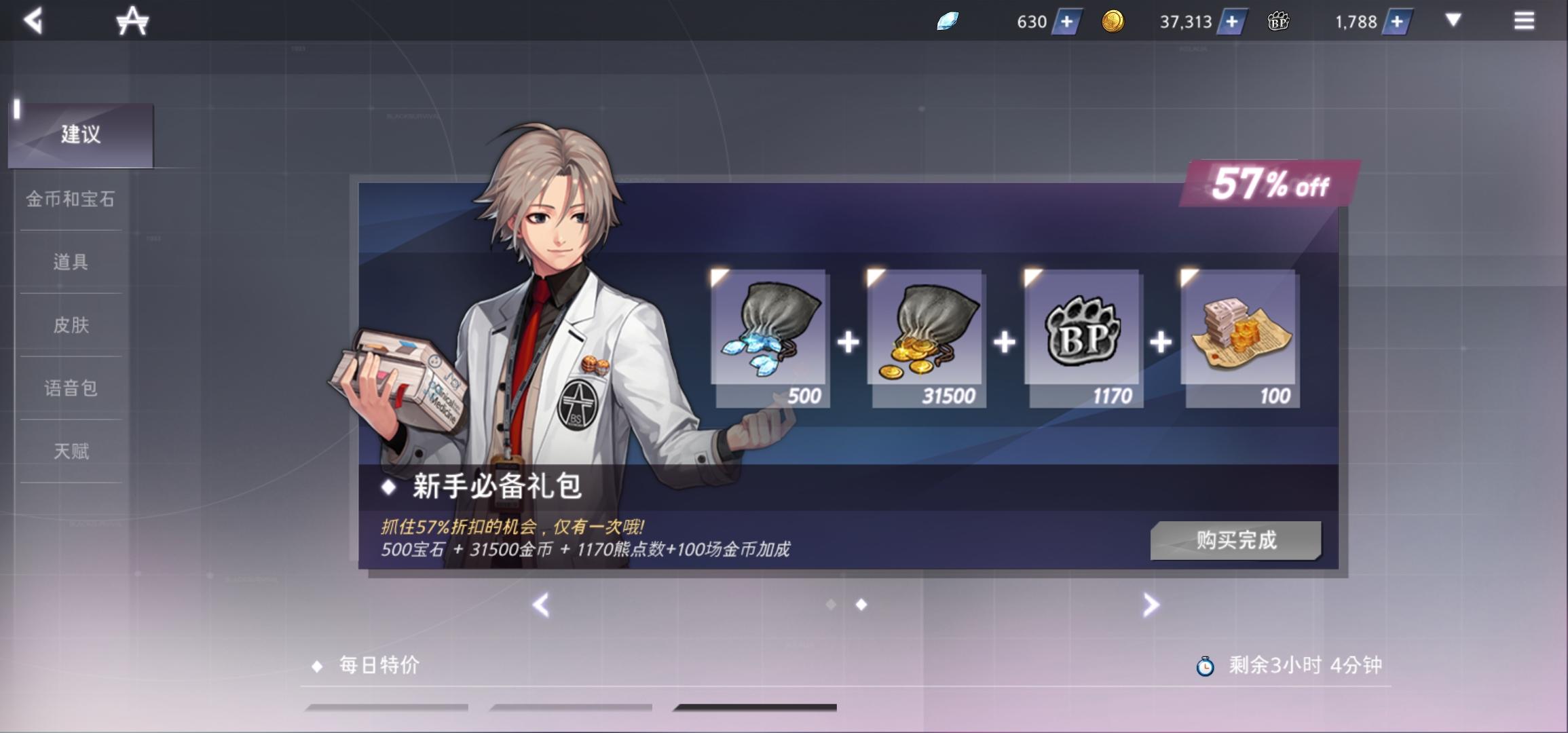Open the 语音包 section
The width and height of the screenshot is (1568, 733).
pyautogui.click(x=71, y=390)
